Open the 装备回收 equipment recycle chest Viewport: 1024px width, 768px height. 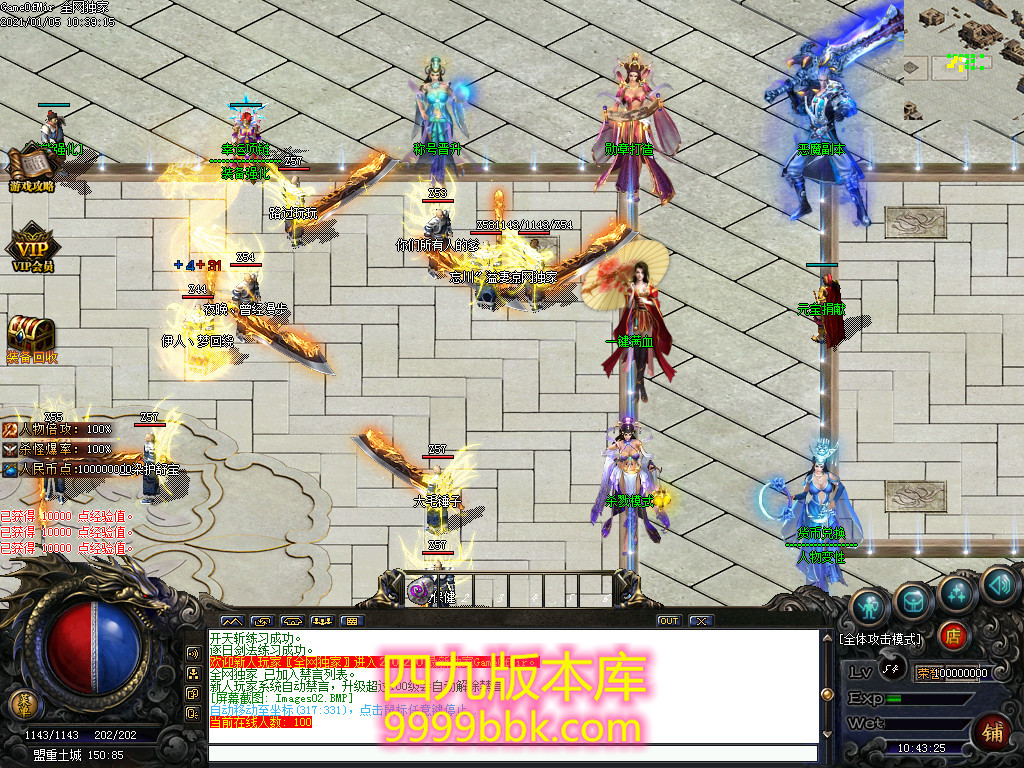pos(30,340)
